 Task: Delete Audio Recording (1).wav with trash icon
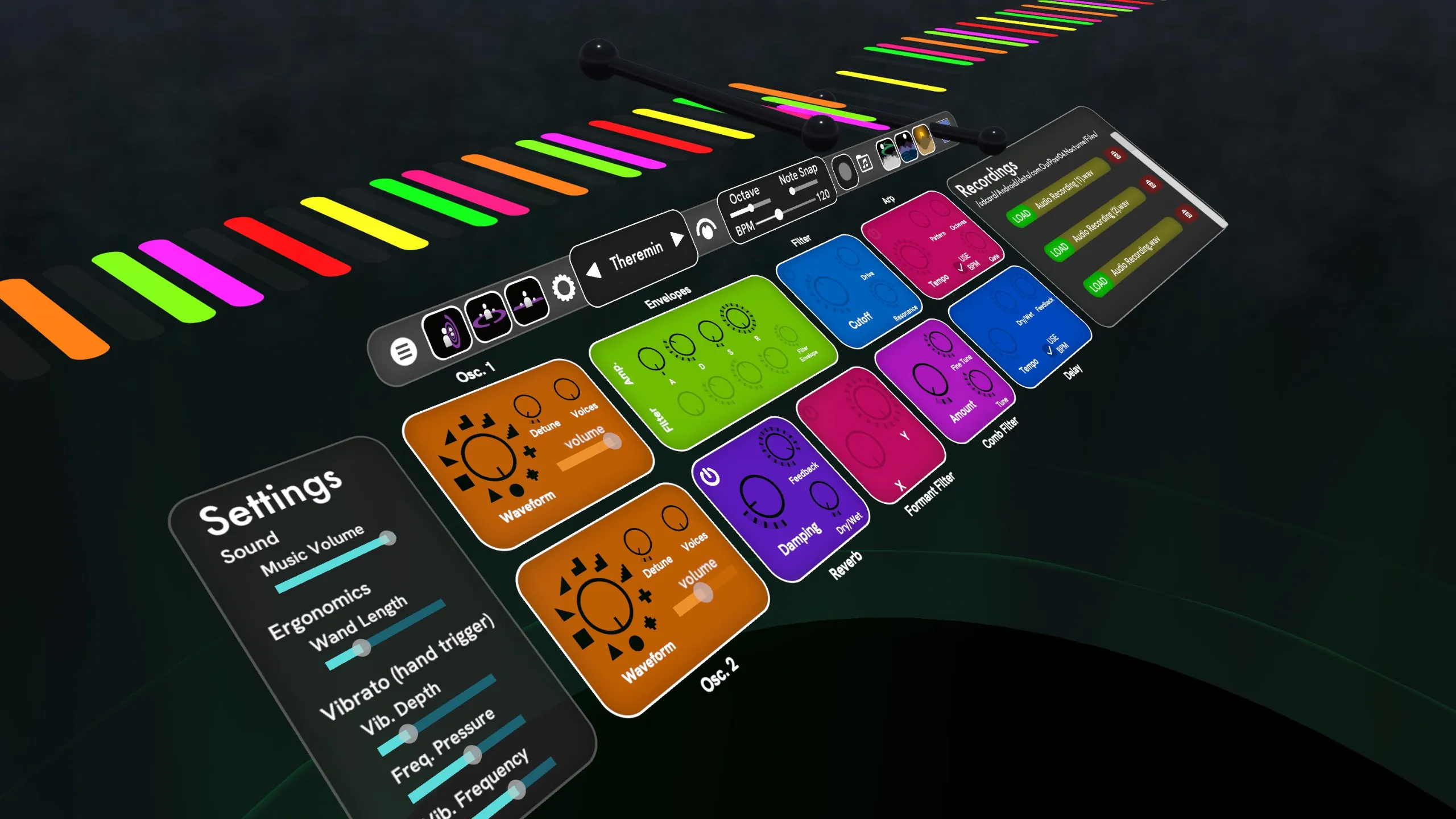[1116, 155]
